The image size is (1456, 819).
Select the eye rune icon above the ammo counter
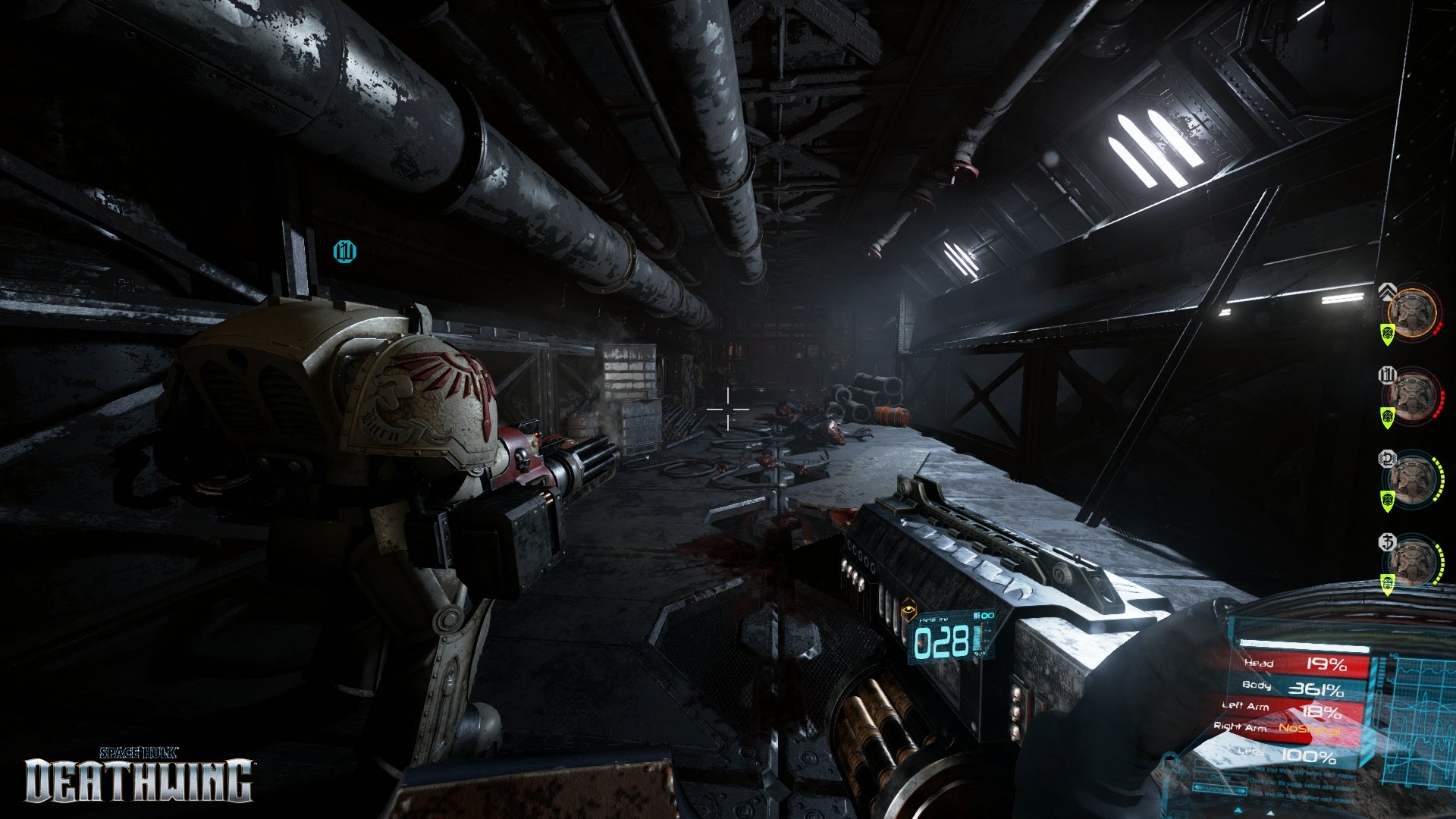point(908,609)
